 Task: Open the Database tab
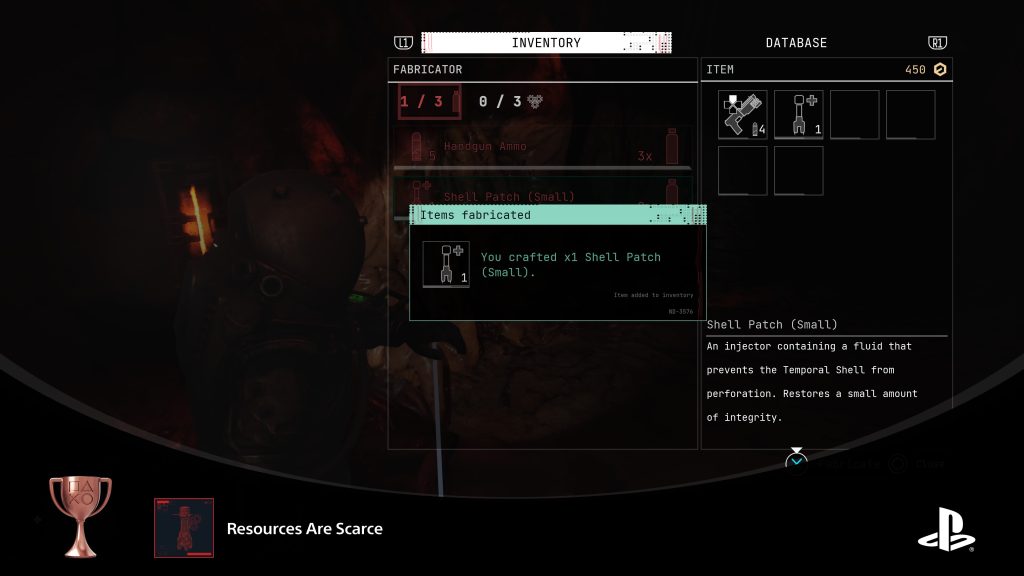click(796, 43)
